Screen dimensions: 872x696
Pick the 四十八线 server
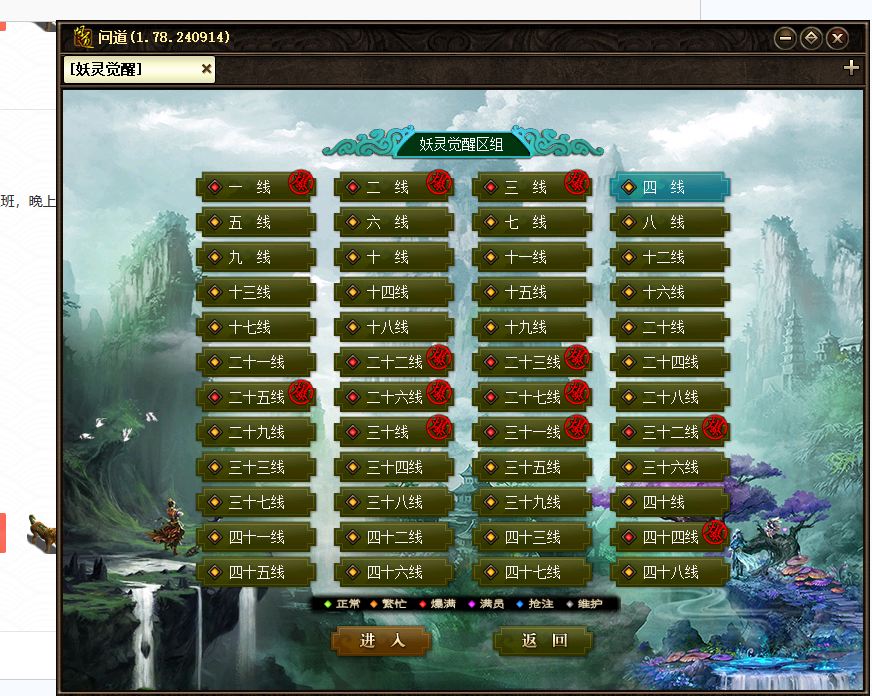[669, 572]
